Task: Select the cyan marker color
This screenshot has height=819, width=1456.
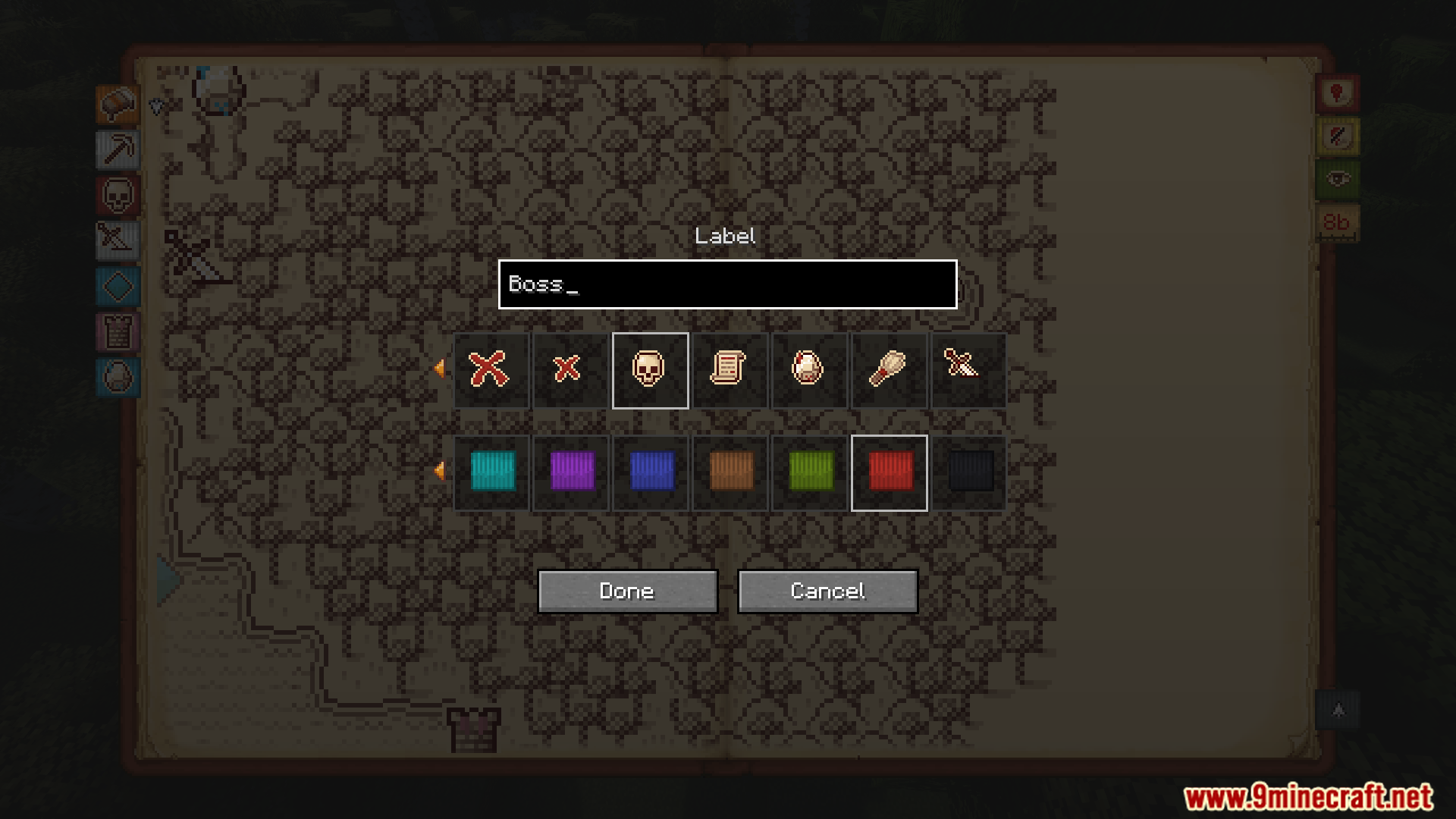Action: click(x=492, y=472)
